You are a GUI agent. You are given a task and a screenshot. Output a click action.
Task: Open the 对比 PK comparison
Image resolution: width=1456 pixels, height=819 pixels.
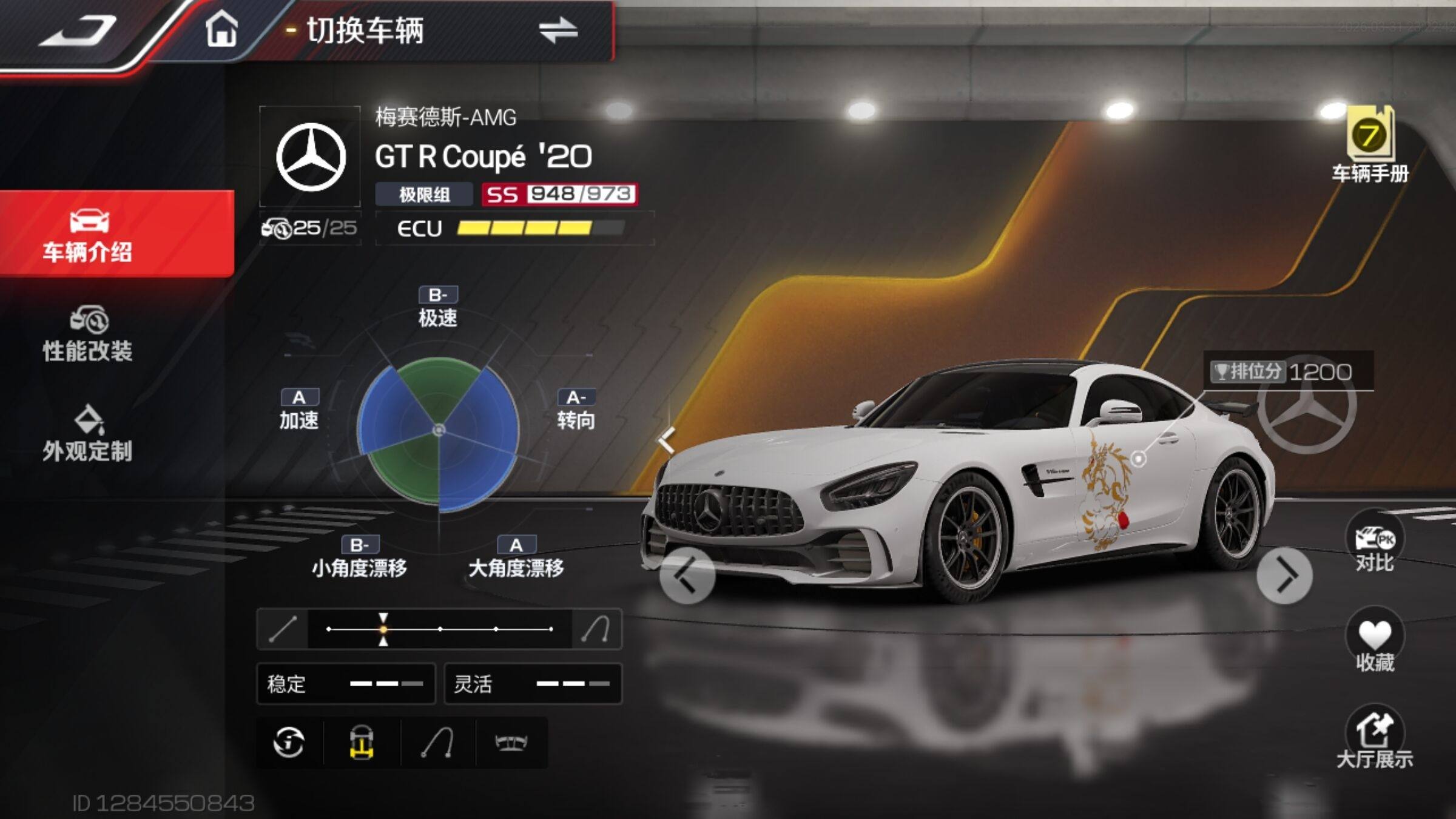1375,541
